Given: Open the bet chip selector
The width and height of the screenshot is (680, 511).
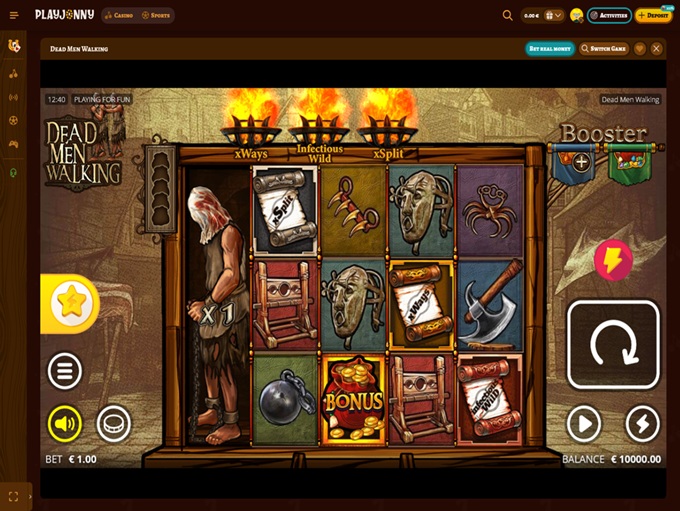Looking at the screenshot, I should [114, 424].
